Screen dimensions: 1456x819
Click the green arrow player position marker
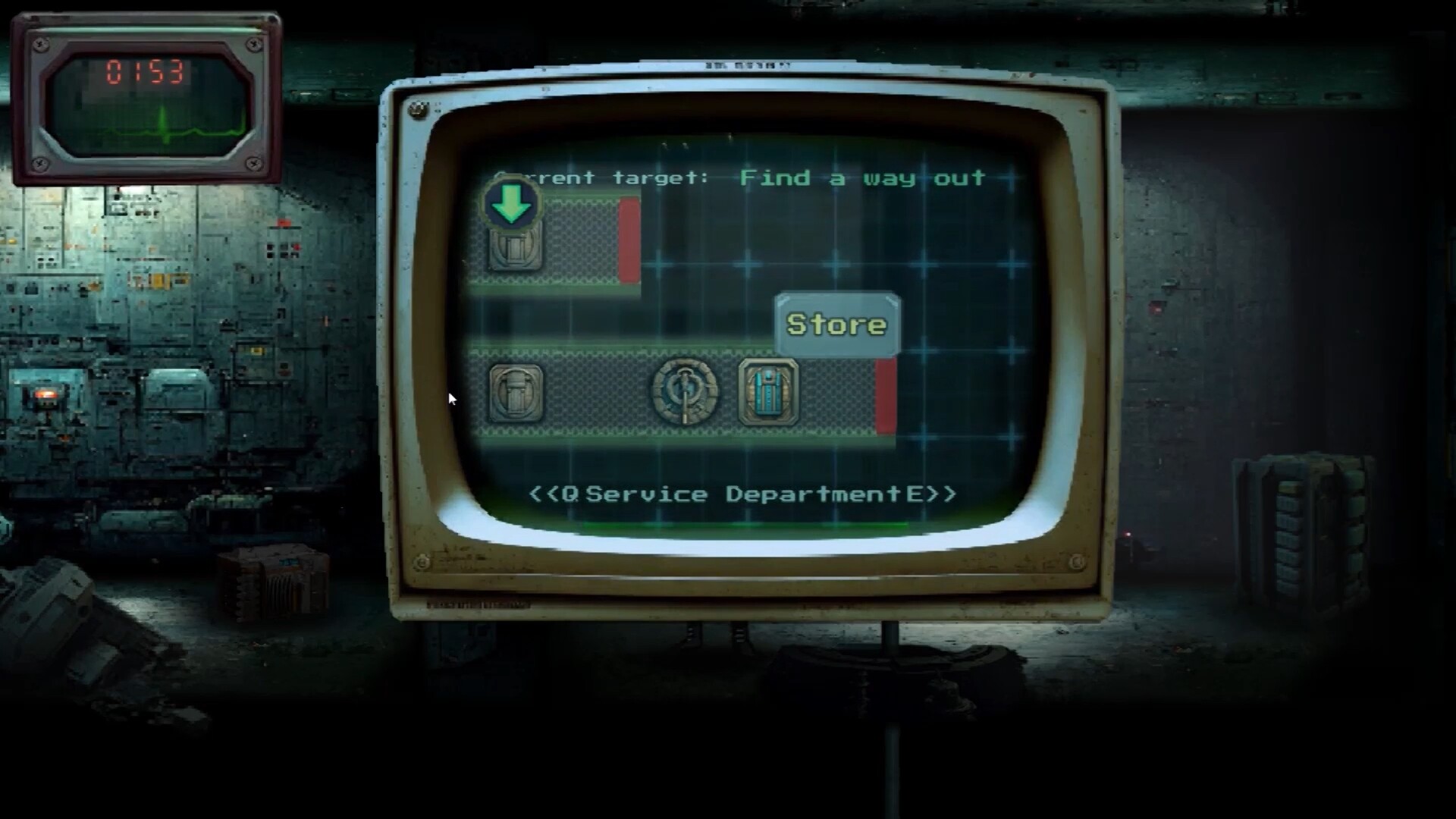[510, 204]
